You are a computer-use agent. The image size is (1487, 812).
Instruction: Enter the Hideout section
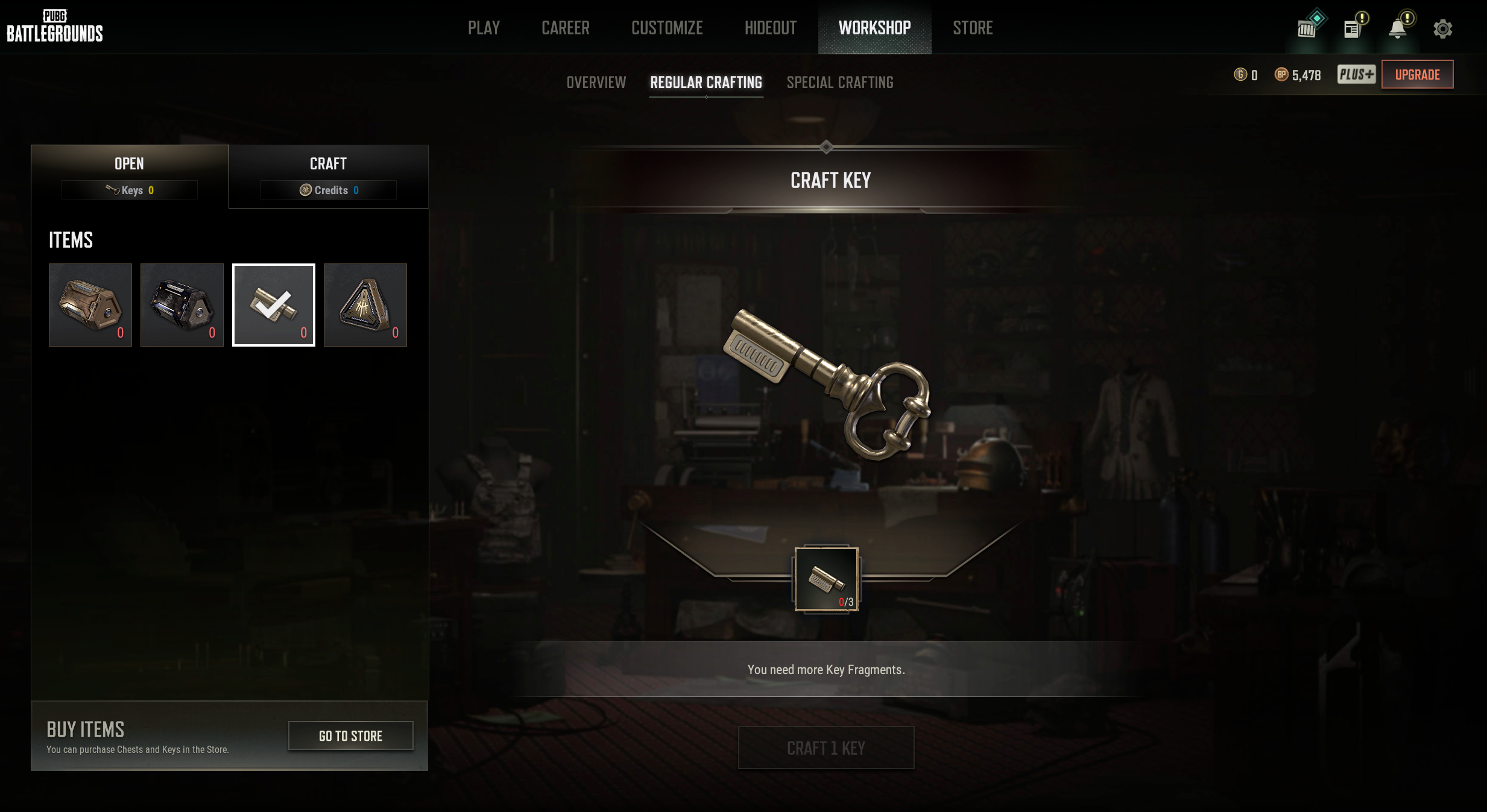tap(770, 28)
